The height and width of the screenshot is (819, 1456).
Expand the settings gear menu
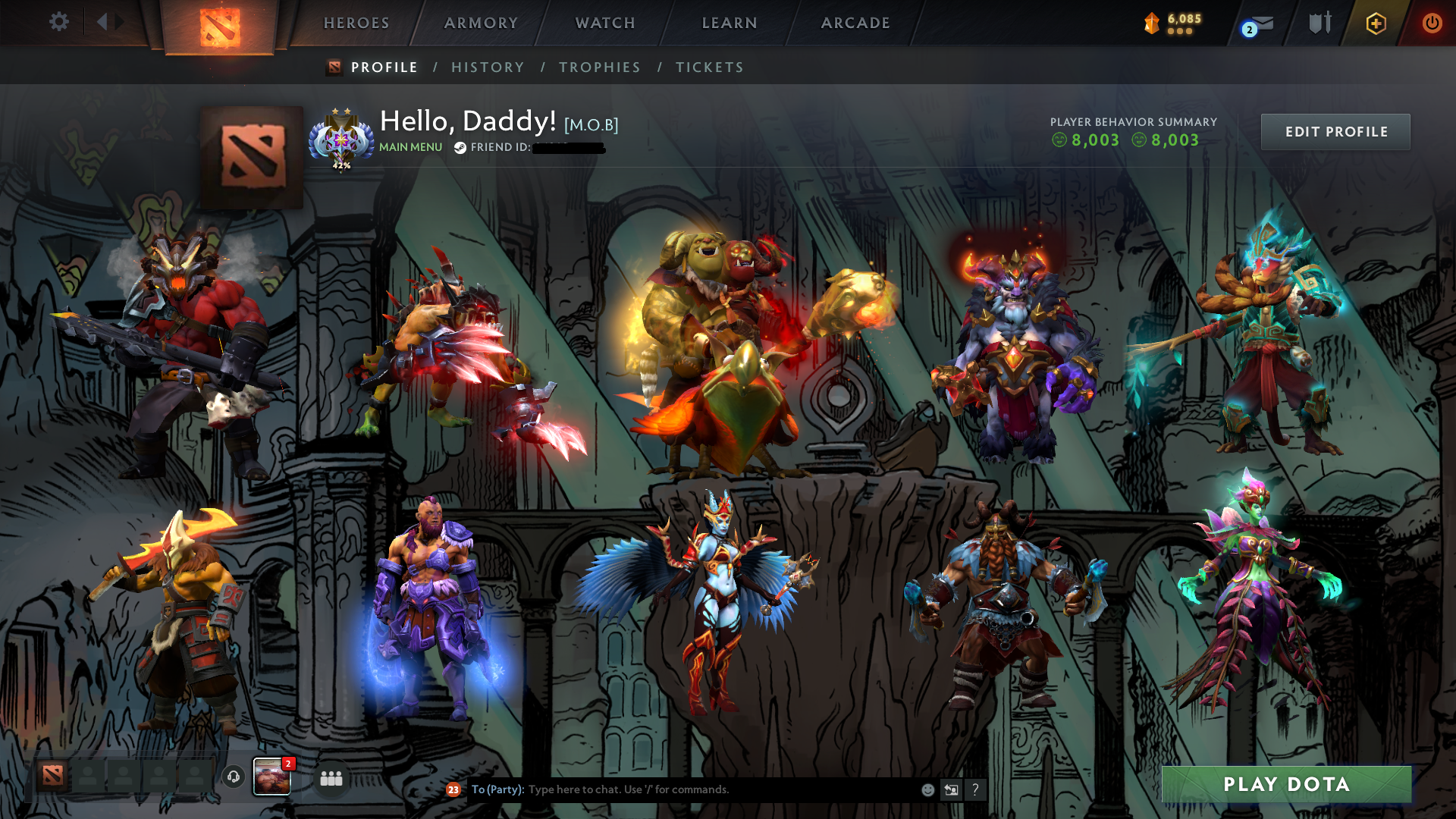point(59,22)
